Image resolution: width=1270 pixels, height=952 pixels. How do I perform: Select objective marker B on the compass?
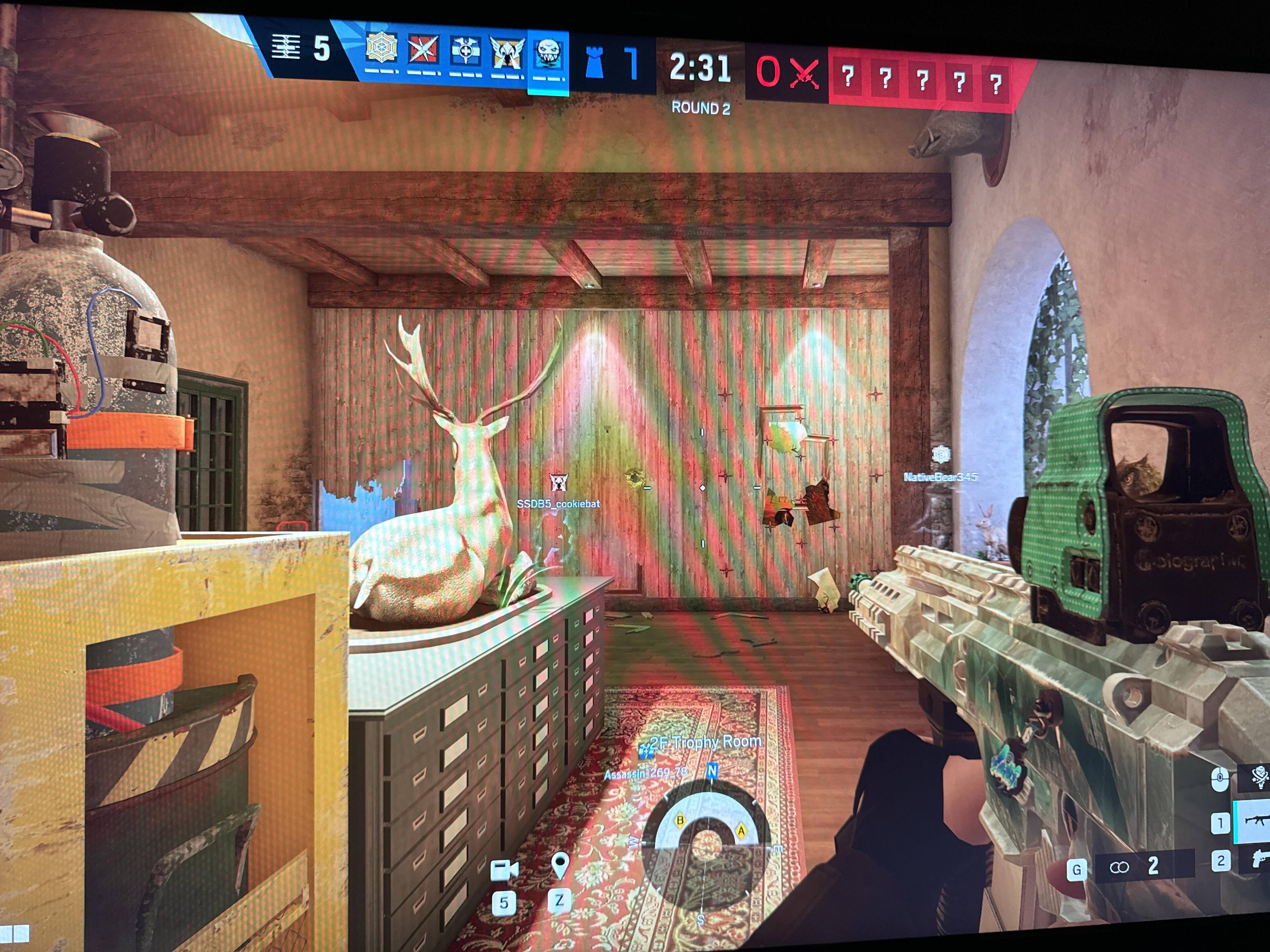point(681,820)
